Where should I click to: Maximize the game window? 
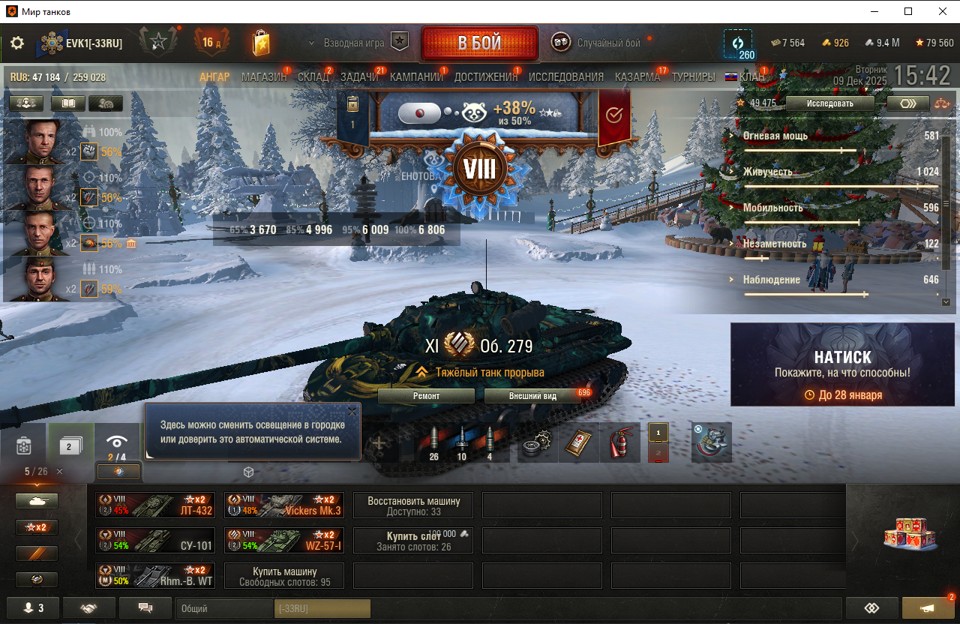tap(908, 11)
